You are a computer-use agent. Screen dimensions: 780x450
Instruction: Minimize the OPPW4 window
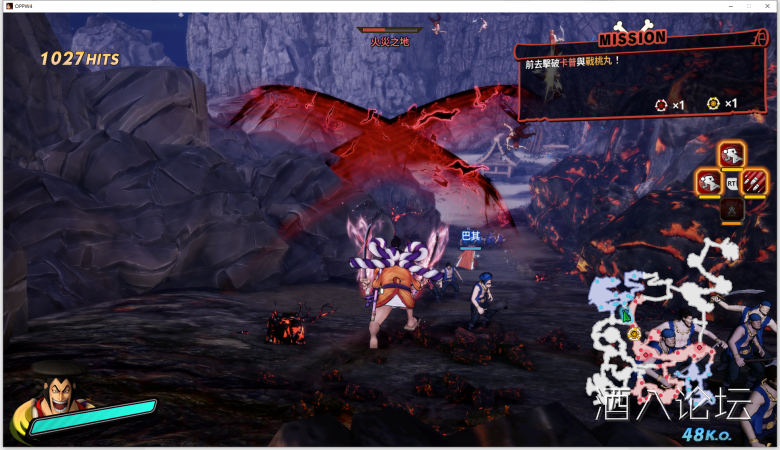click(x=731, y=6)
